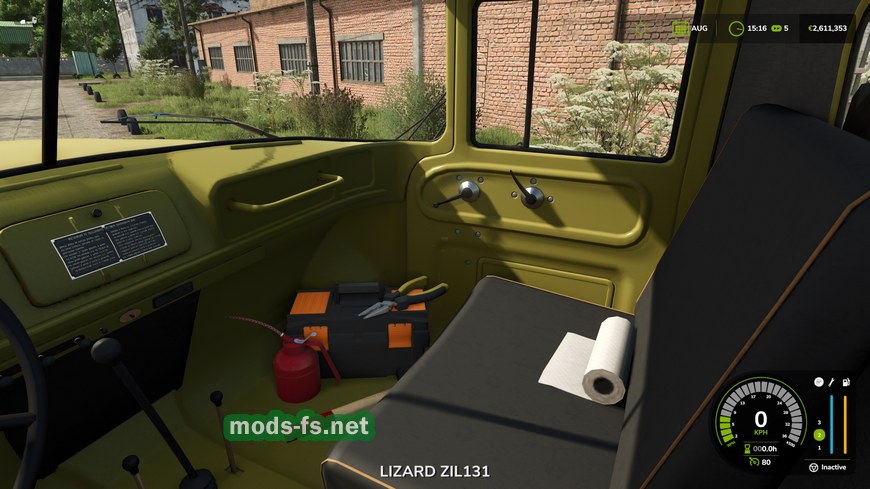Viewport: 870px width, 489px height.
Task: Click the green calendar icon beside AUG
Action: [x=680, y=28]
